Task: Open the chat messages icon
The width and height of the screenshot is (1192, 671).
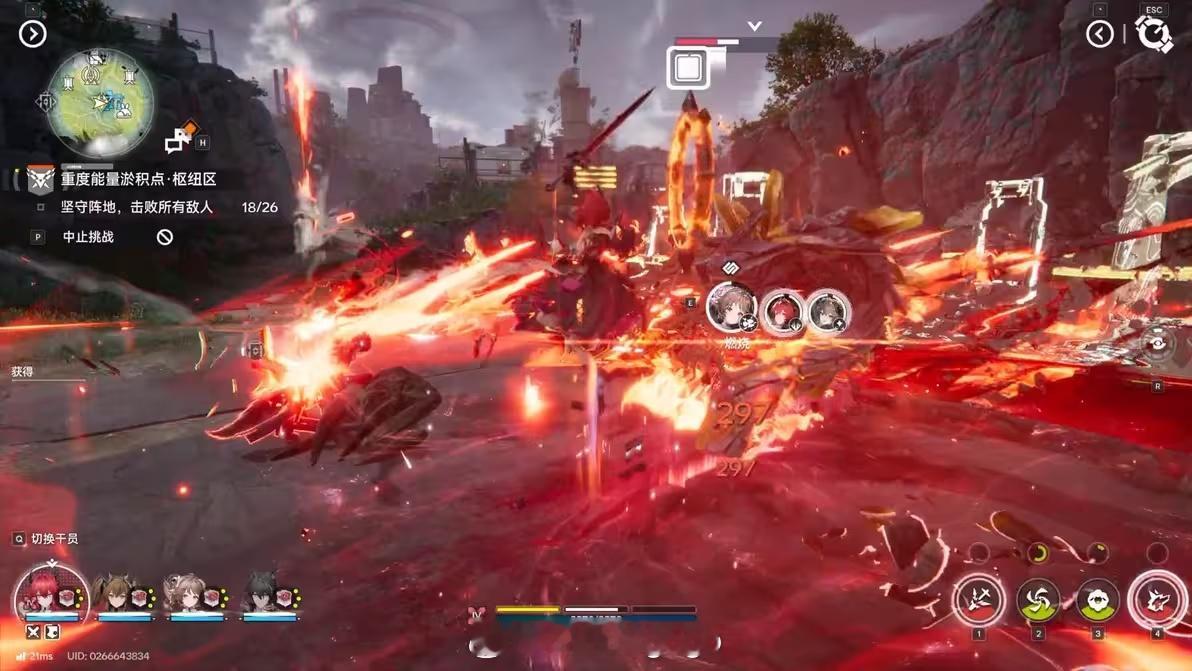Action: pos(180,138)
